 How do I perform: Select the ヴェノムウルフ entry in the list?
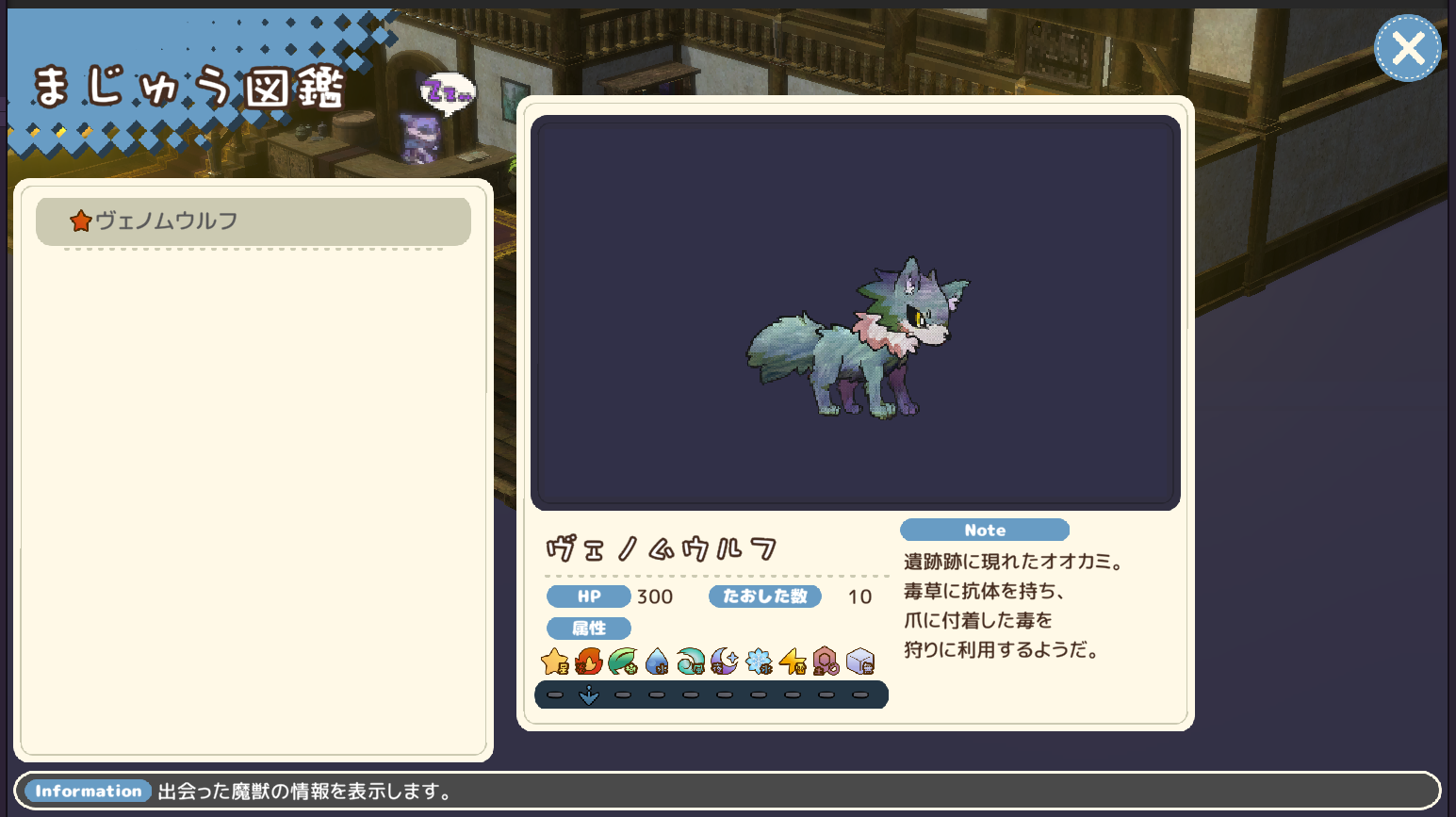(253, 221)
